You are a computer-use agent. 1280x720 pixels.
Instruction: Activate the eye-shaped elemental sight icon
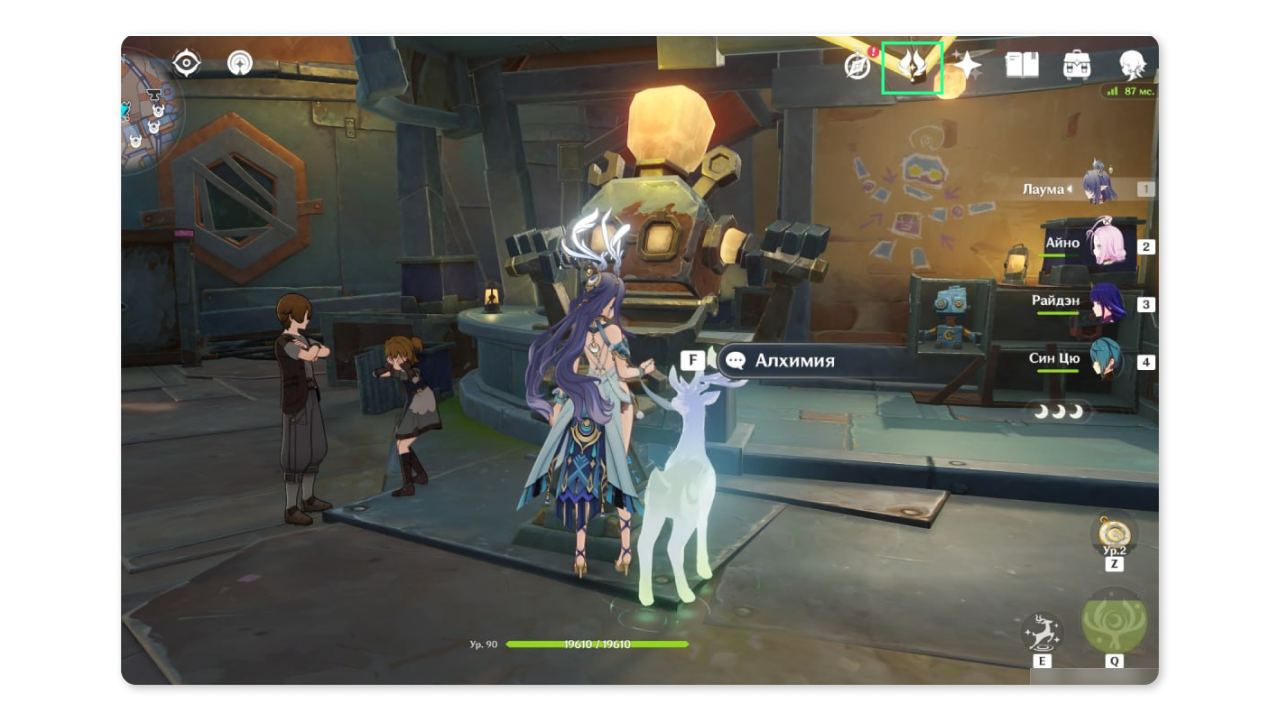187,64
